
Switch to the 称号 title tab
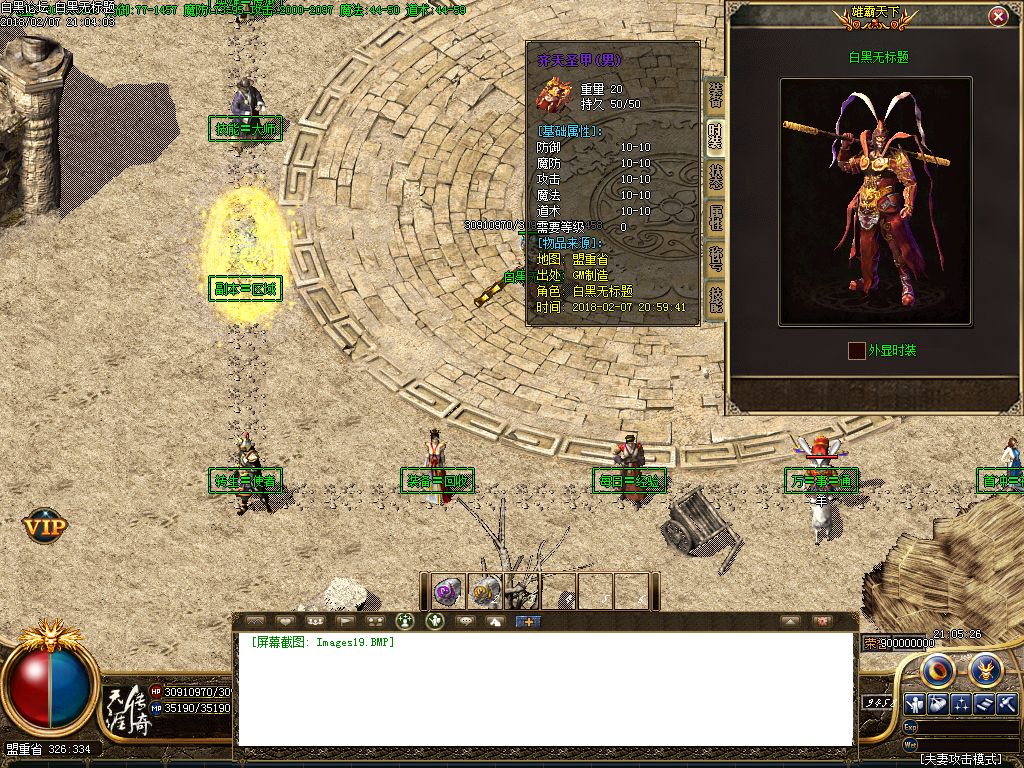[x=716, y=259]
